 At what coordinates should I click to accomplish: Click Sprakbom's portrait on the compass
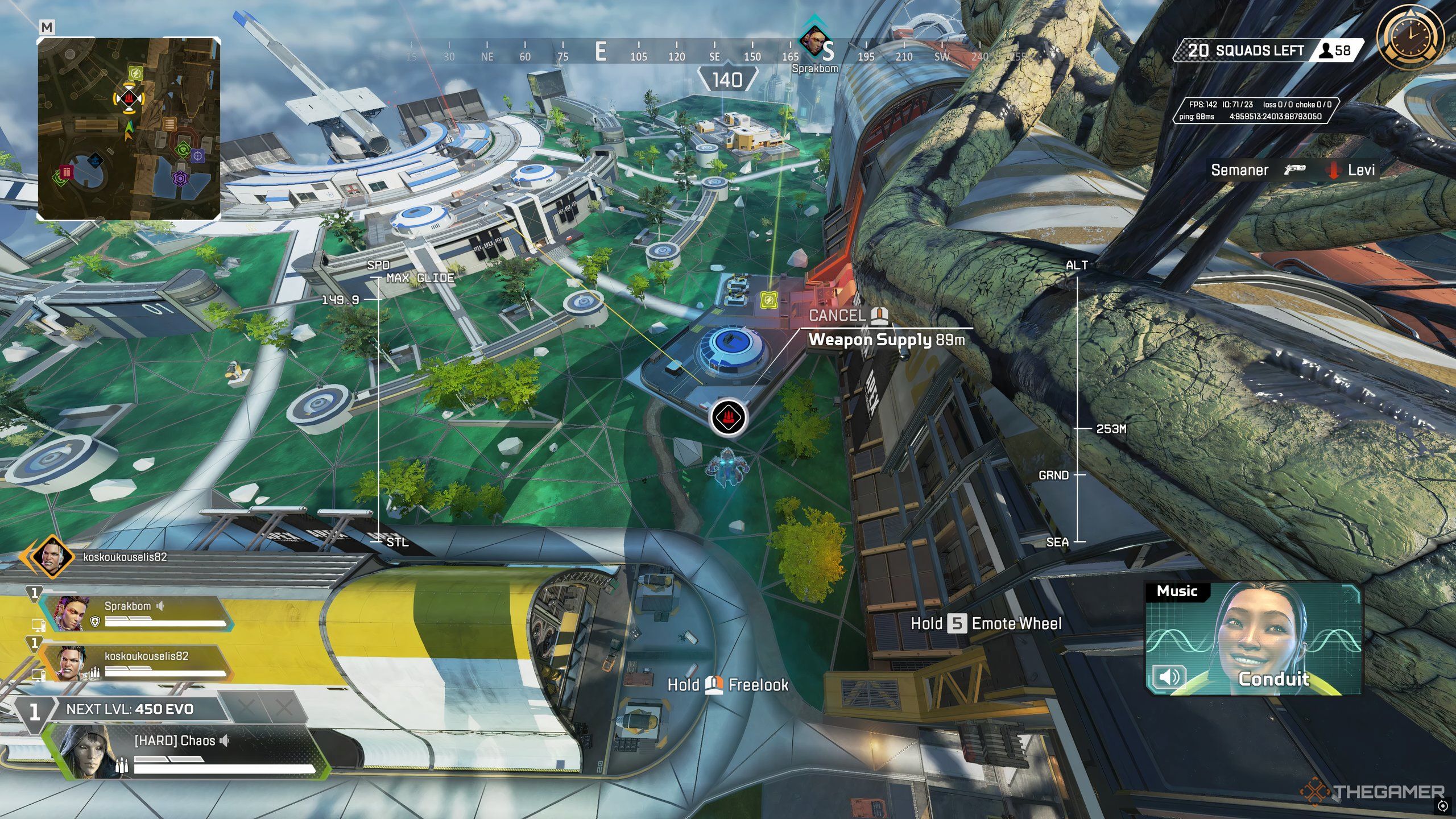point(813,42)
